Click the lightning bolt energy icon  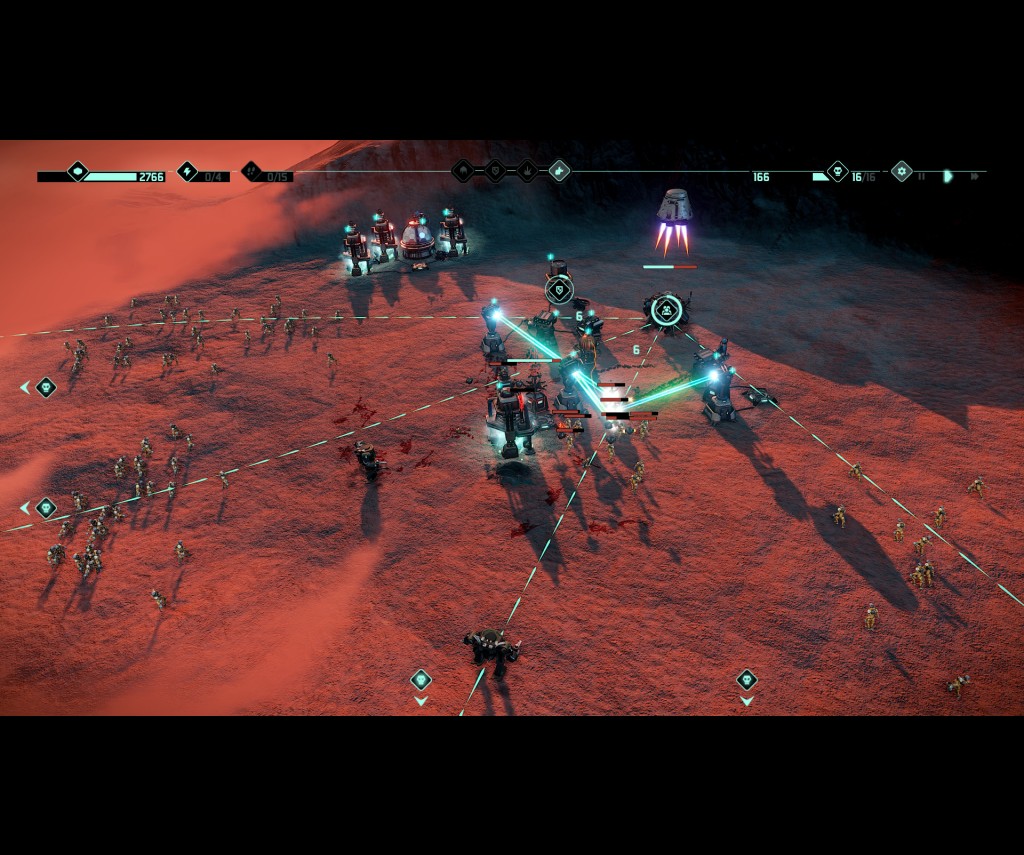[x=187, y=172]
